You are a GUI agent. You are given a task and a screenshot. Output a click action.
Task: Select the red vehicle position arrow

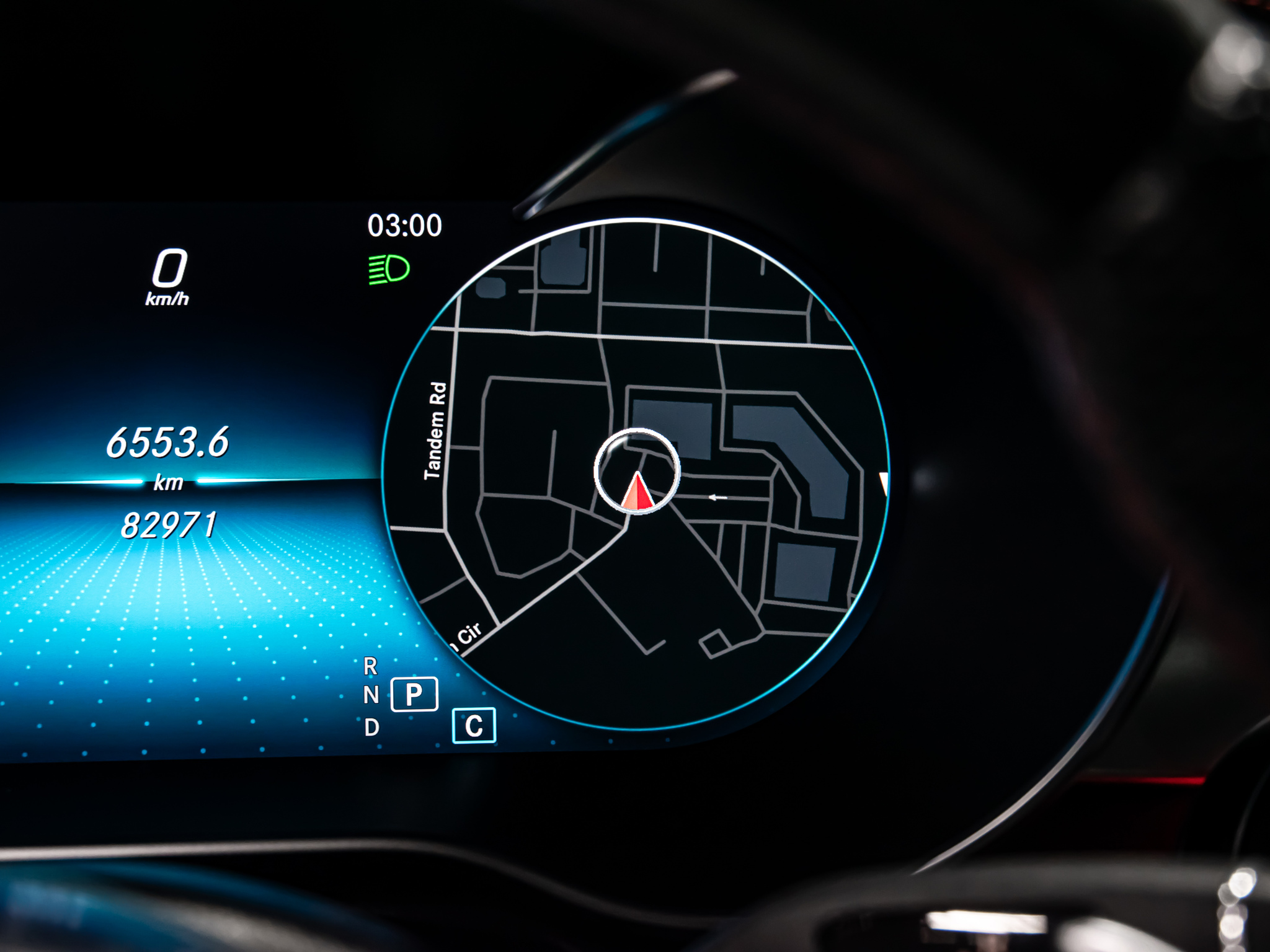(637, 493)
